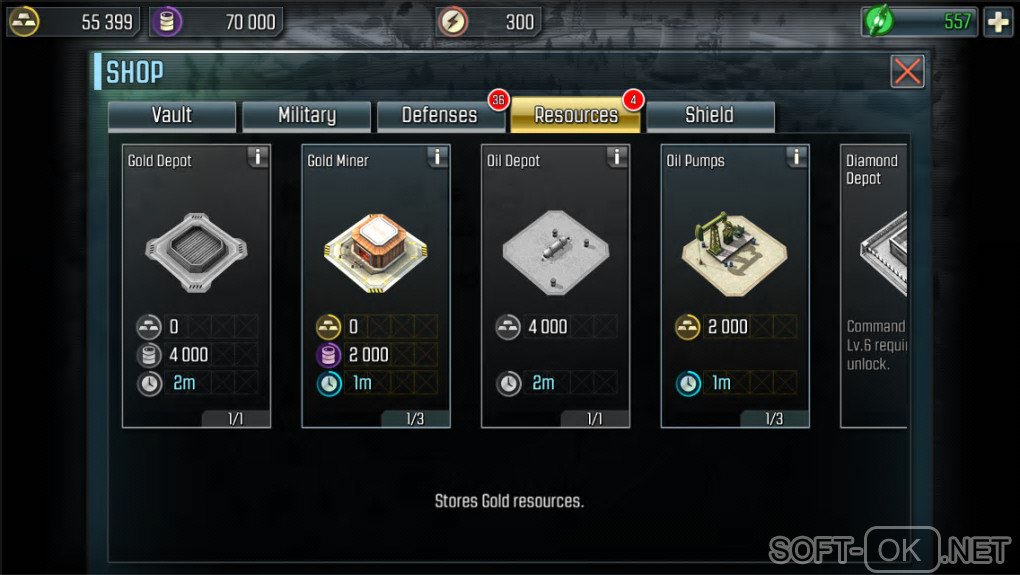The height and width of the screenshot is (575, 1020).
Task: Add more green premium currency
Action: (x=998, y=22)
